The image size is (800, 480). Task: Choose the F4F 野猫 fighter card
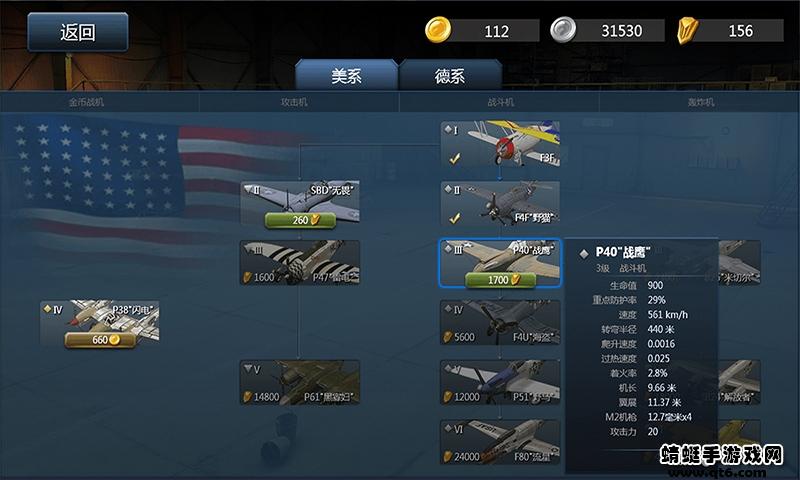pyautogui.click(x=500, y=202)
